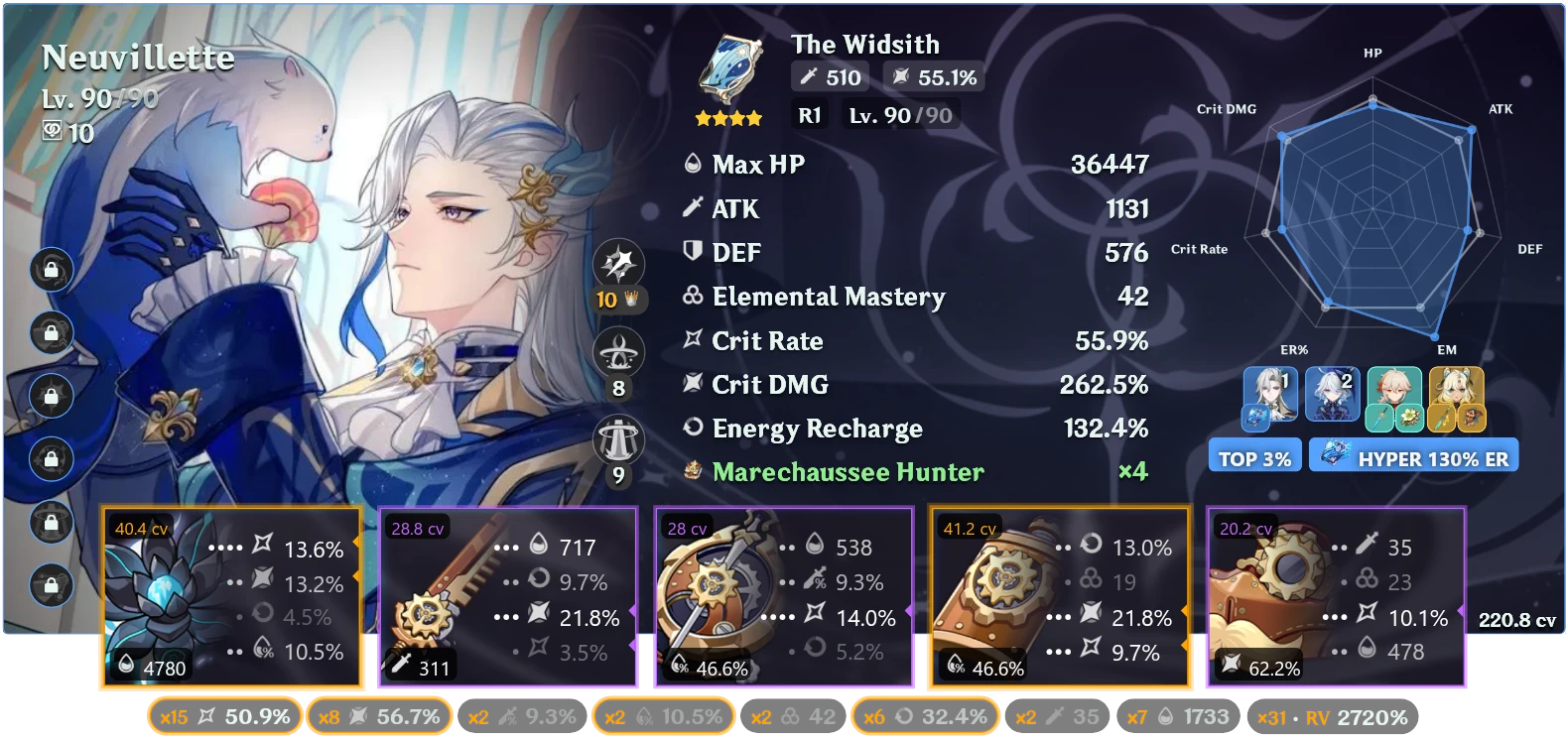Switch to teammate portrait labeled 2
Viewport: 1568px width, 741px height.
point(1333,394)
